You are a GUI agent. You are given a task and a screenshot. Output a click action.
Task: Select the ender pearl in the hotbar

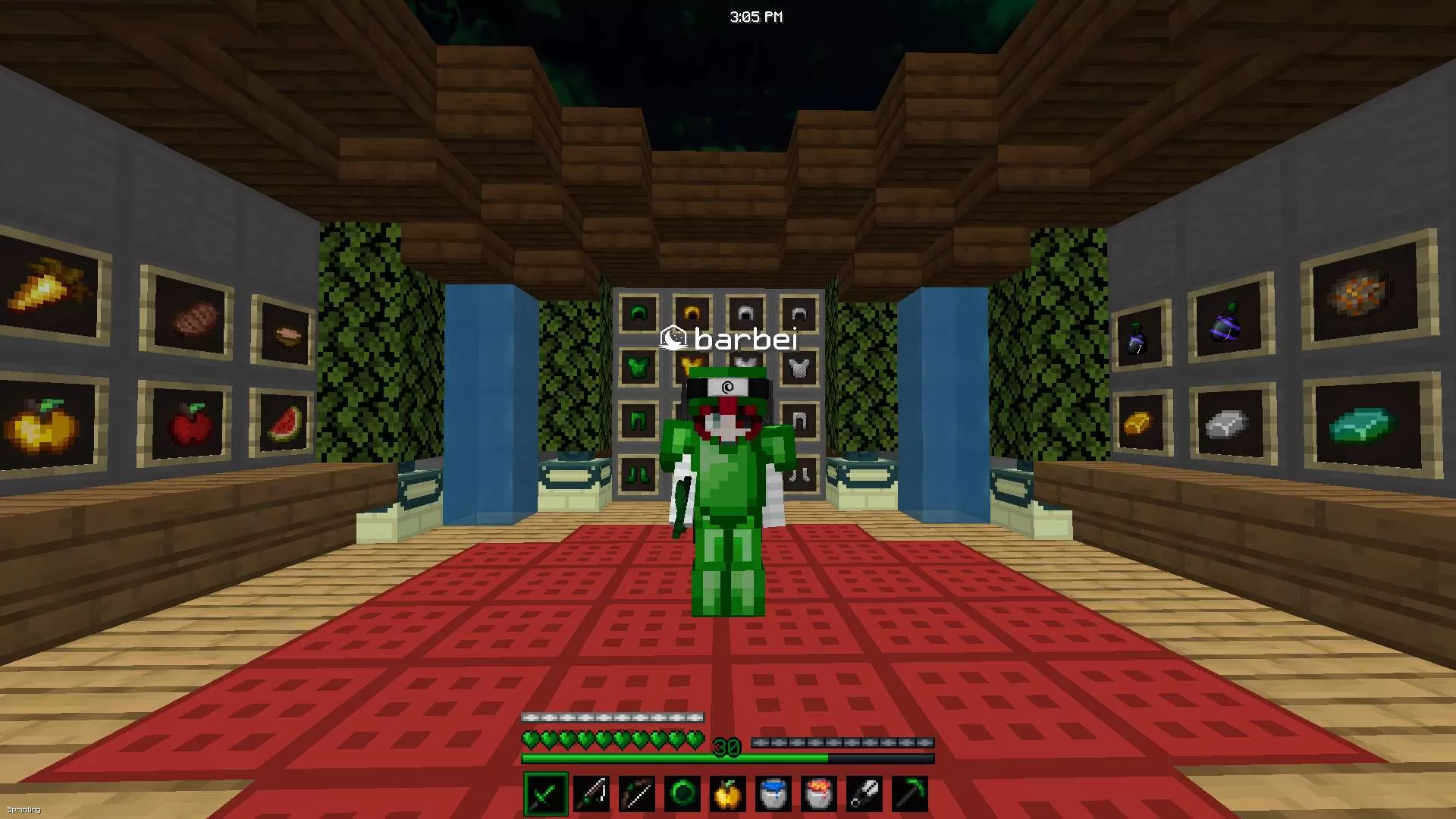(682, 792)
